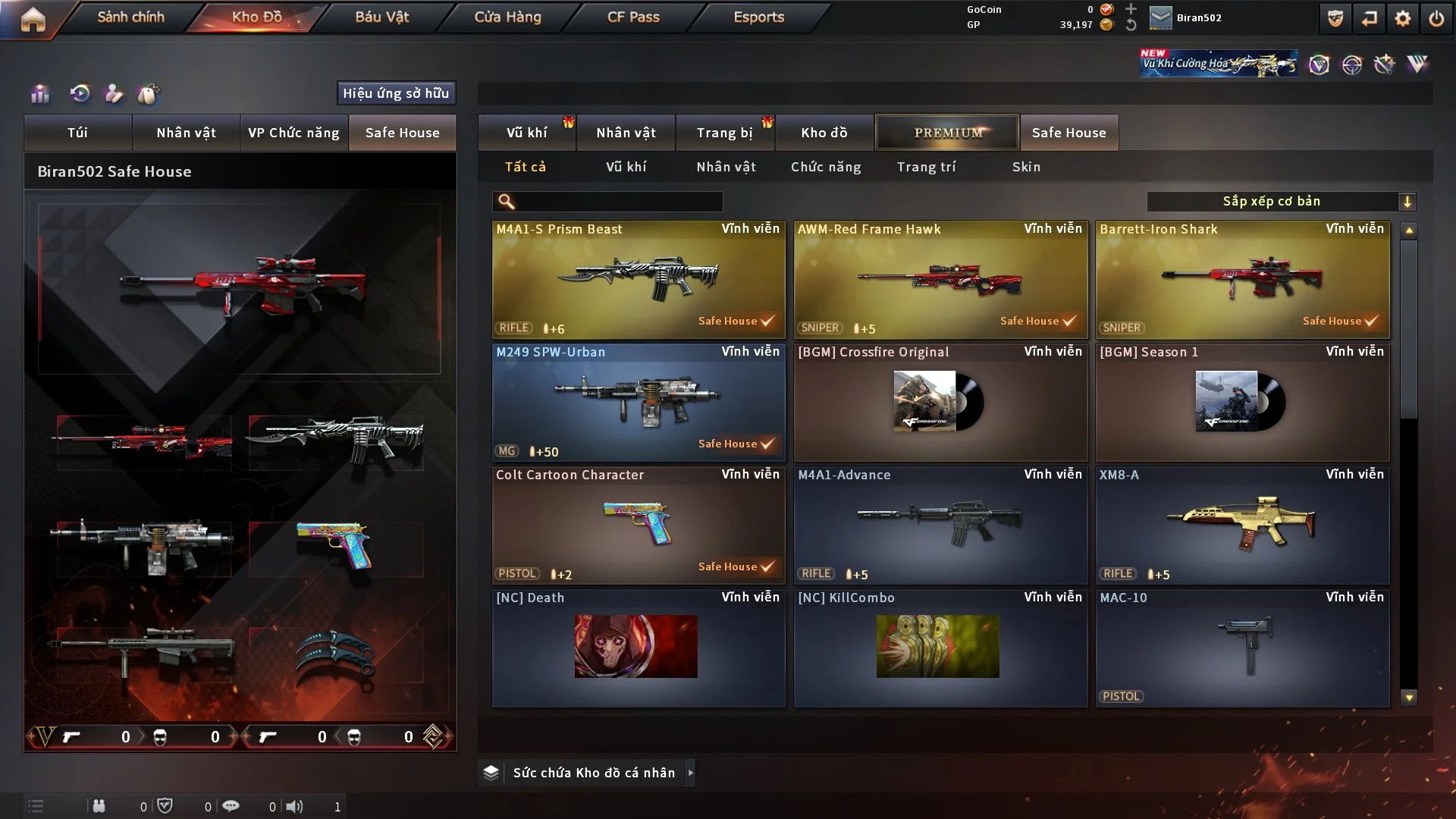Select the Barrett-Iron Shark sniper
The image size is (1456, 819).
coord(1242,279)
